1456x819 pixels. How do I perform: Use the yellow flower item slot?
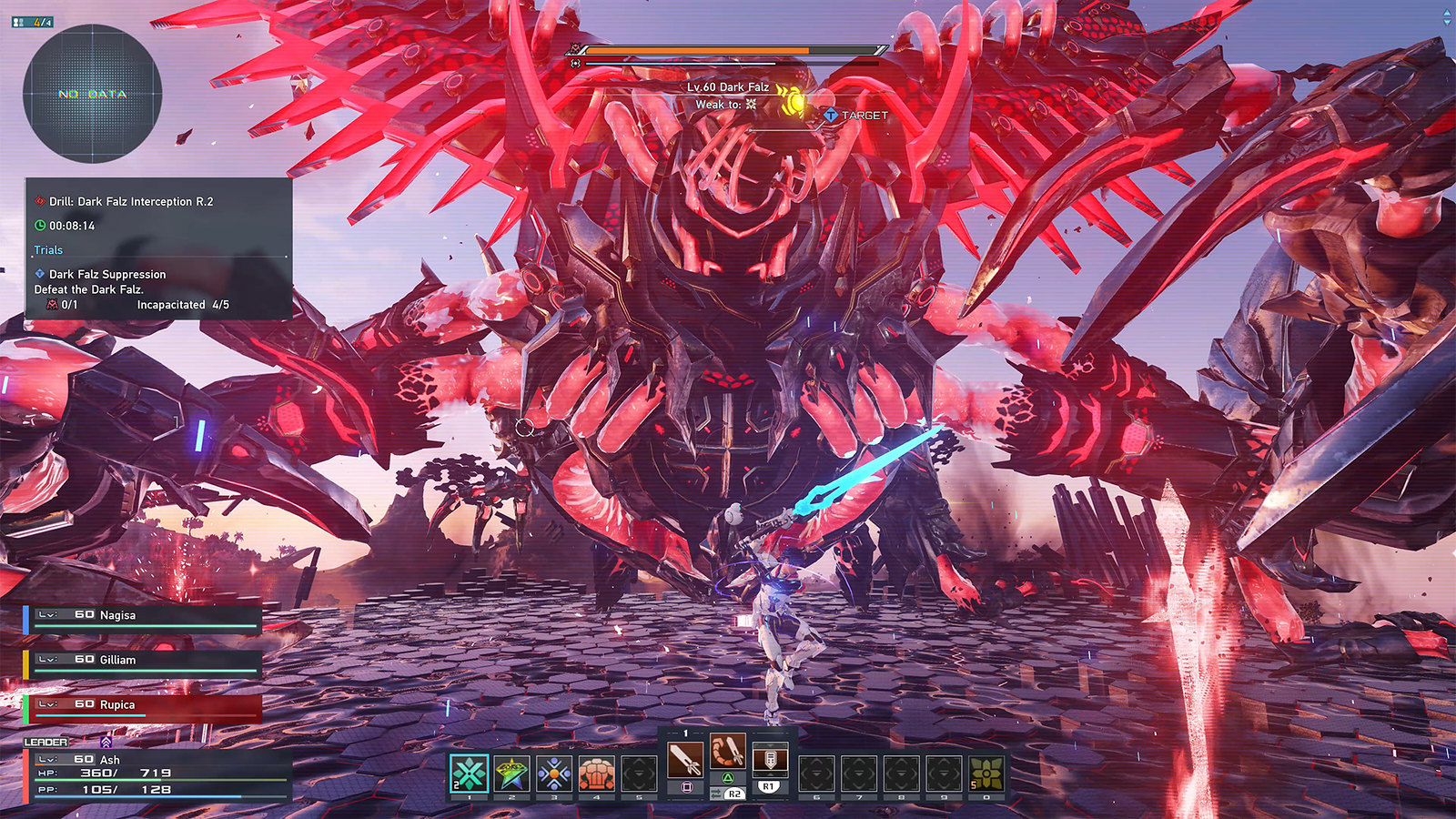(x=986, y=774)
